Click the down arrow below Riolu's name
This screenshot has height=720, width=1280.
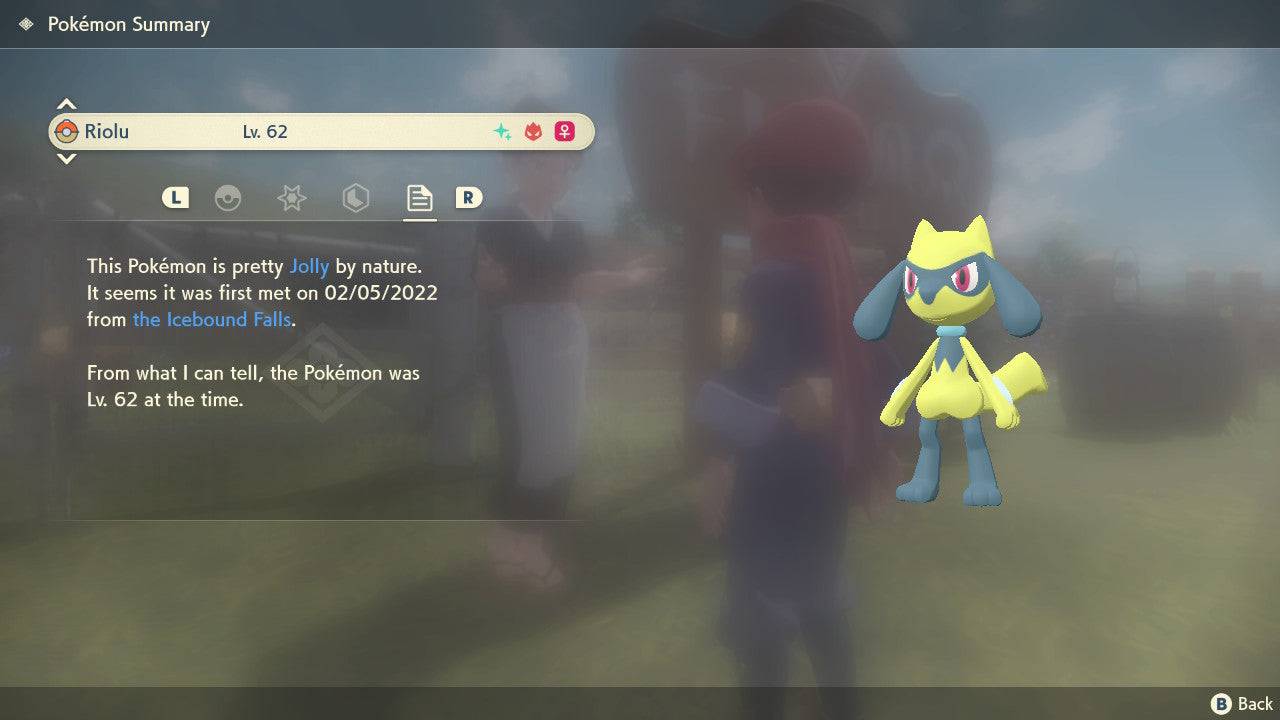coord(66,159)
